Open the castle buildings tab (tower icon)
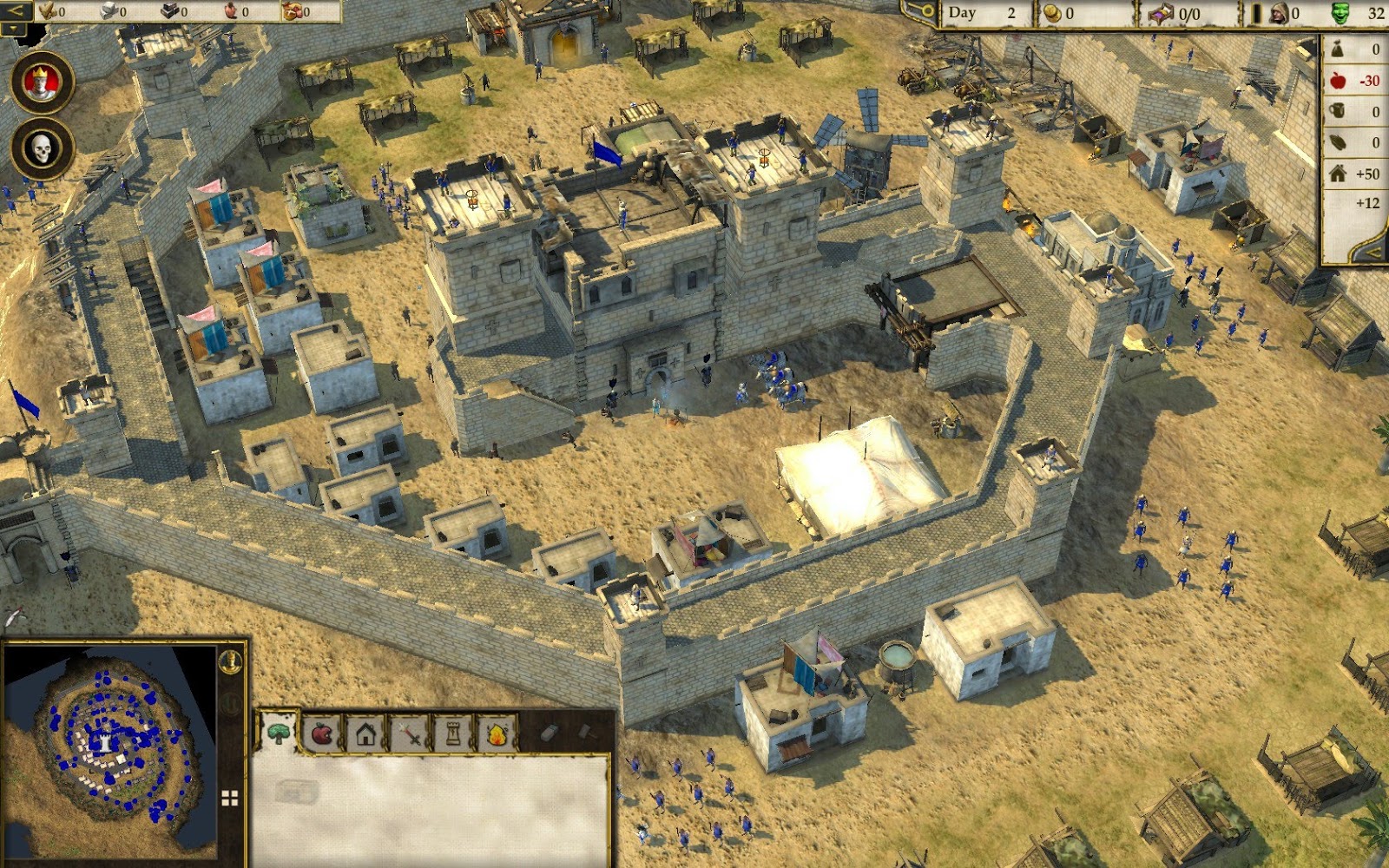 (453, 733)
